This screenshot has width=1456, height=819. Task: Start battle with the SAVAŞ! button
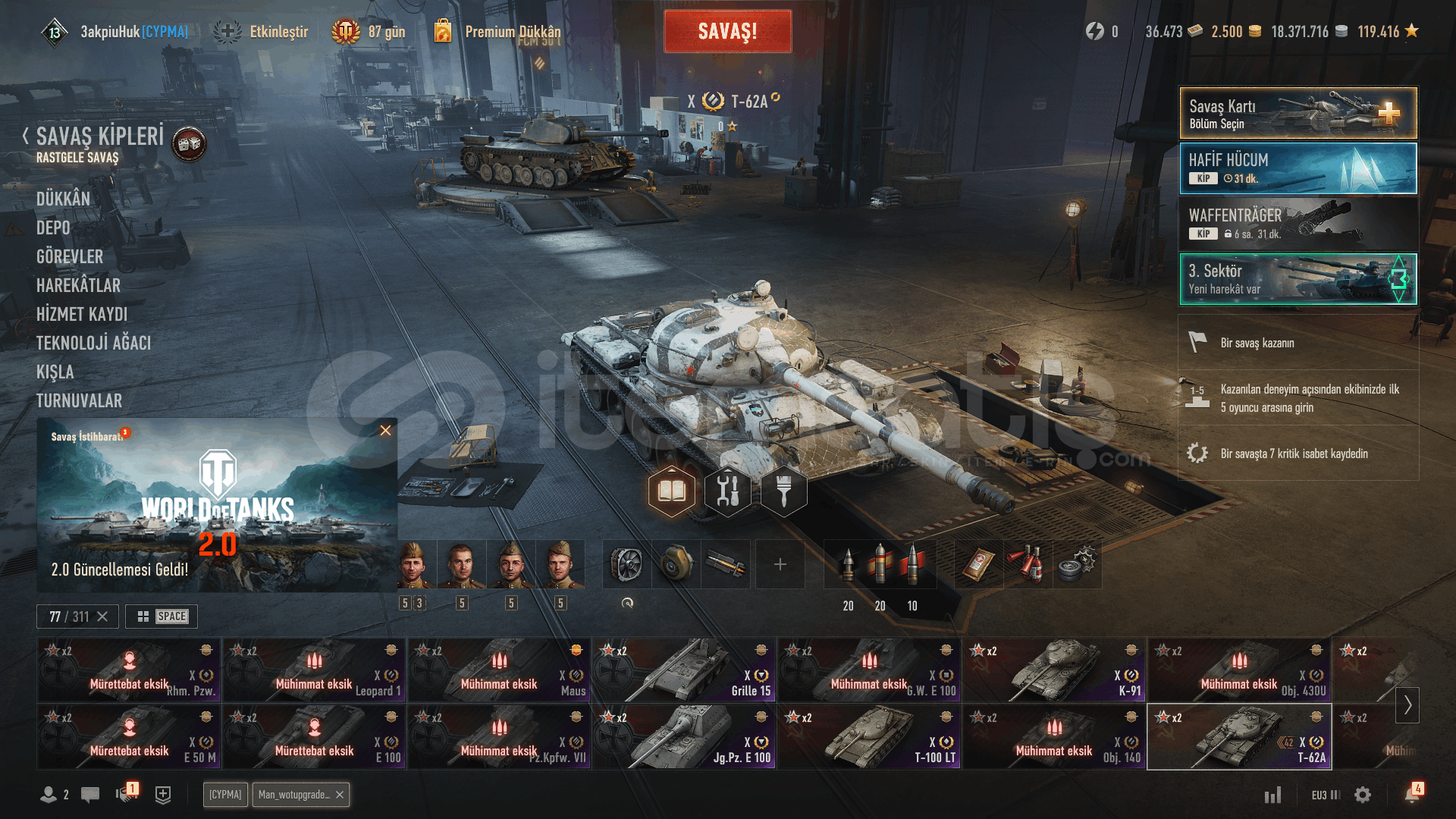tap(727, 31)
